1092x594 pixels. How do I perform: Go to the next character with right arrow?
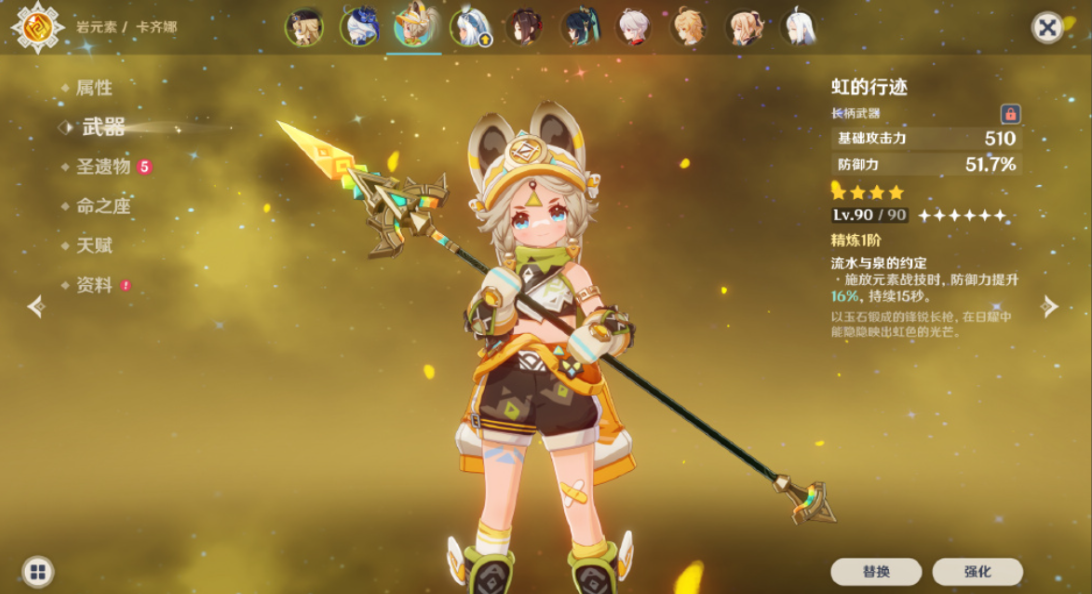tap(1049, 307)
